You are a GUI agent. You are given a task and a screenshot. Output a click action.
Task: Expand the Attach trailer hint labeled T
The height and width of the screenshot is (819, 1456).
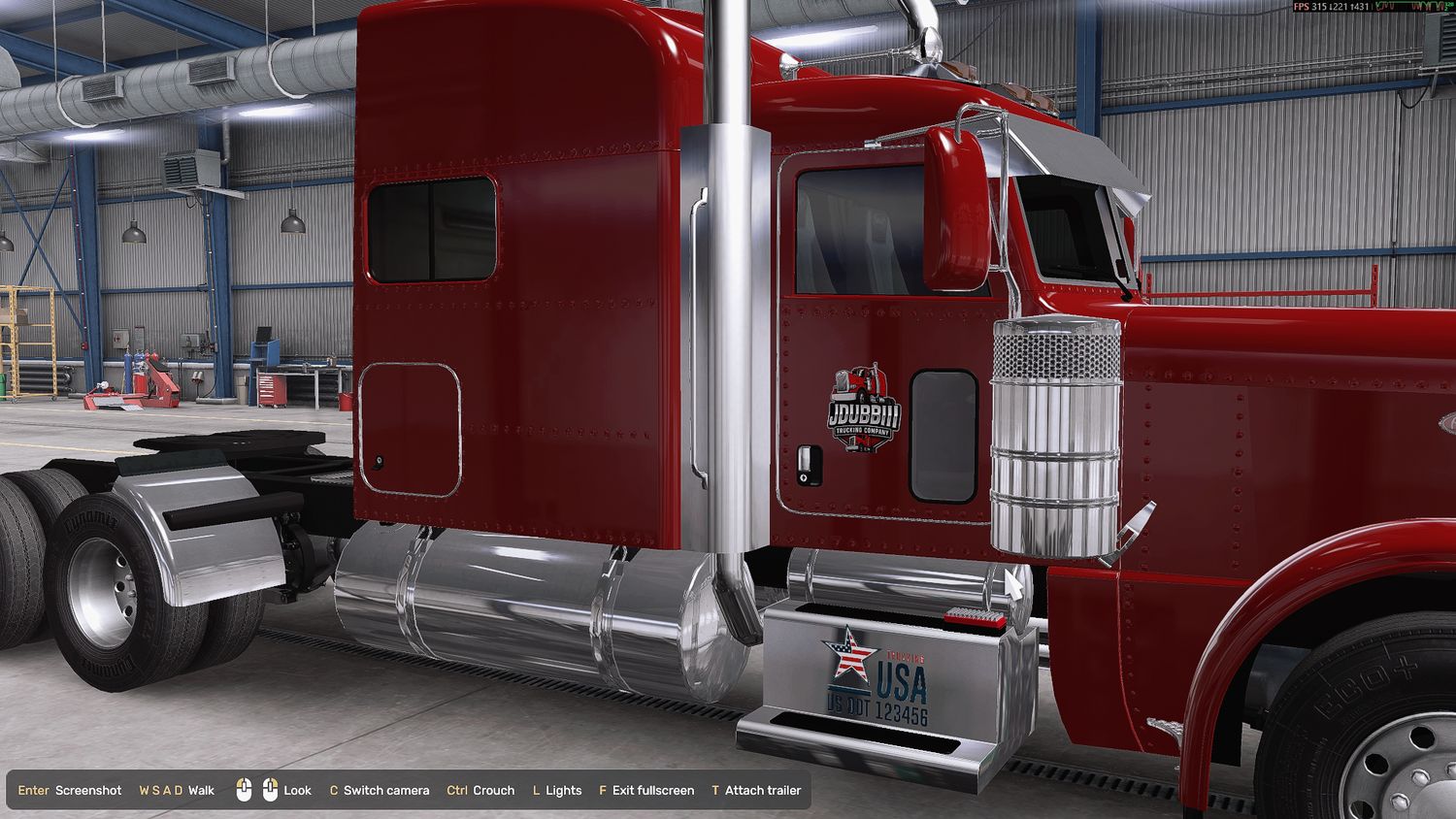[757, 790]
